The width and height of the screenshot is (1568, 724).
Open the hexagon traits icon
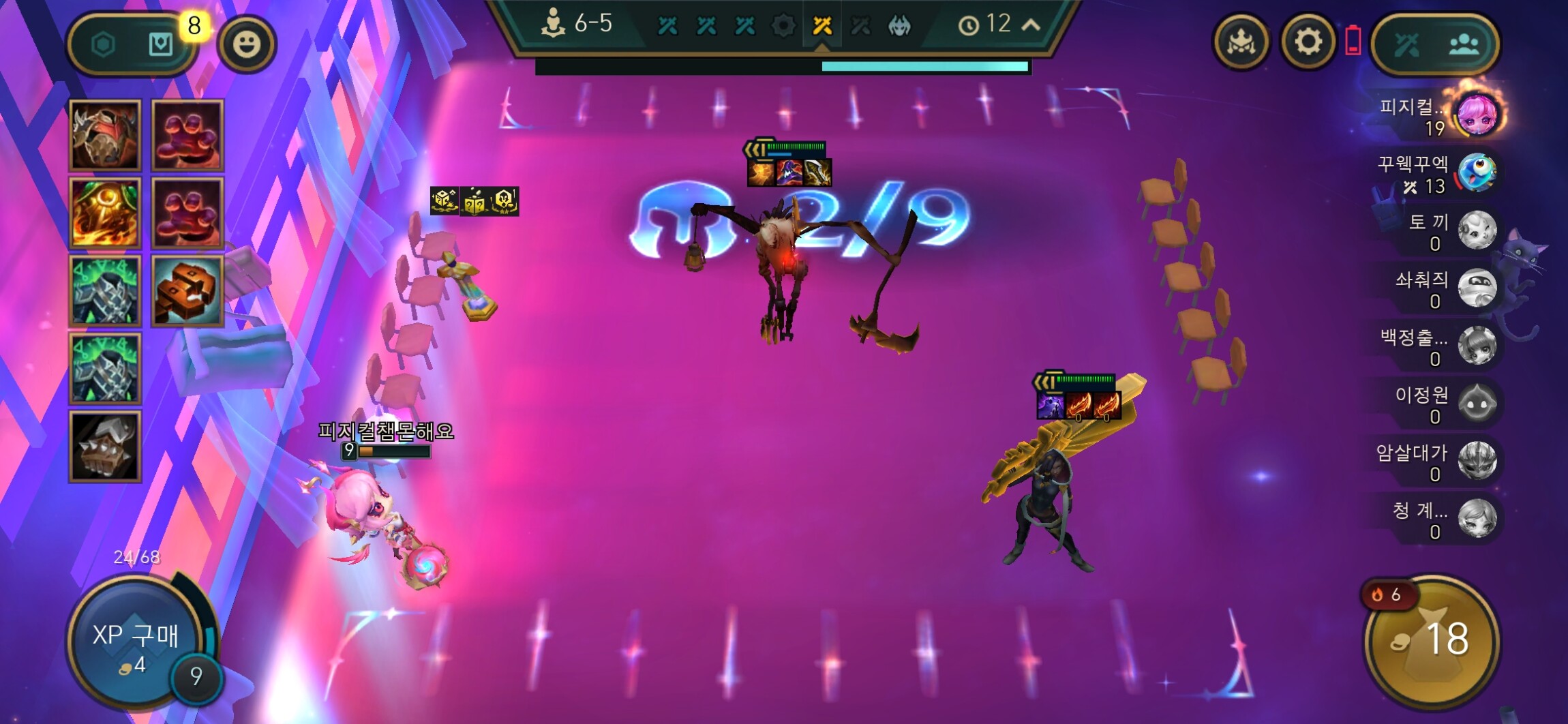(104, 45)
